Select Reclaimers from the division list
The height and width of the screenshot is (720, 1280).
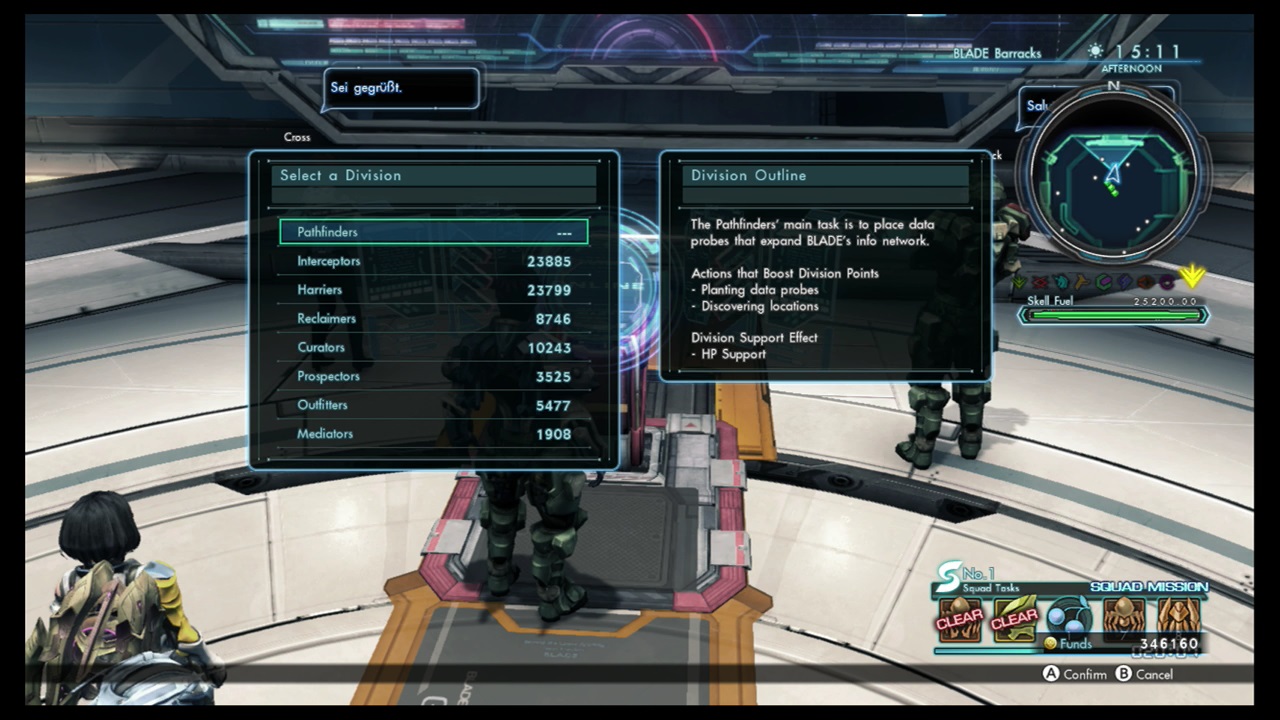pos(433,319)
